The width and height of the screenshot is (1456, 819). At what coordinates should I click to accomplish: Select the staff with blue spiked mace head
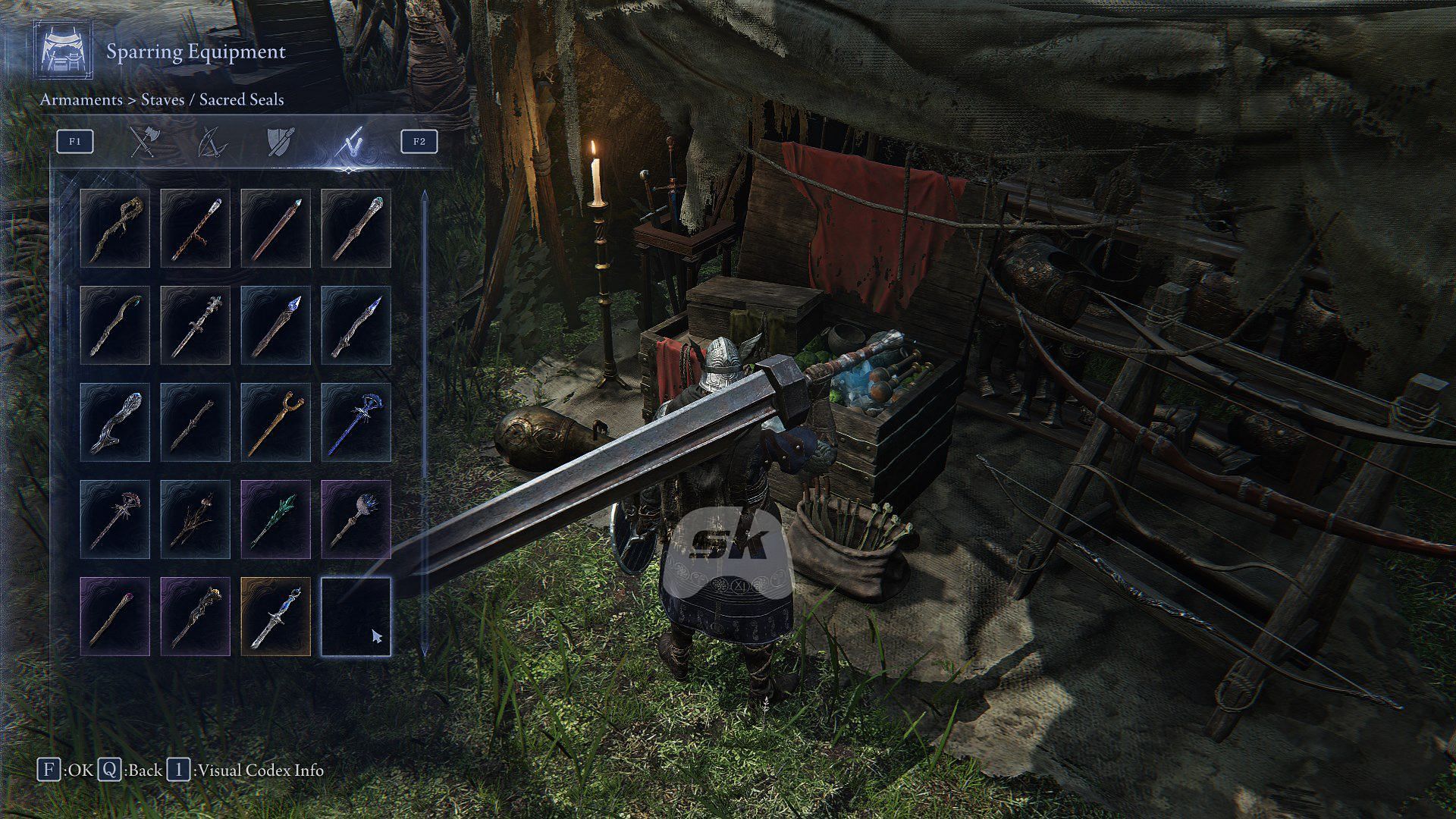coord(356,519)
